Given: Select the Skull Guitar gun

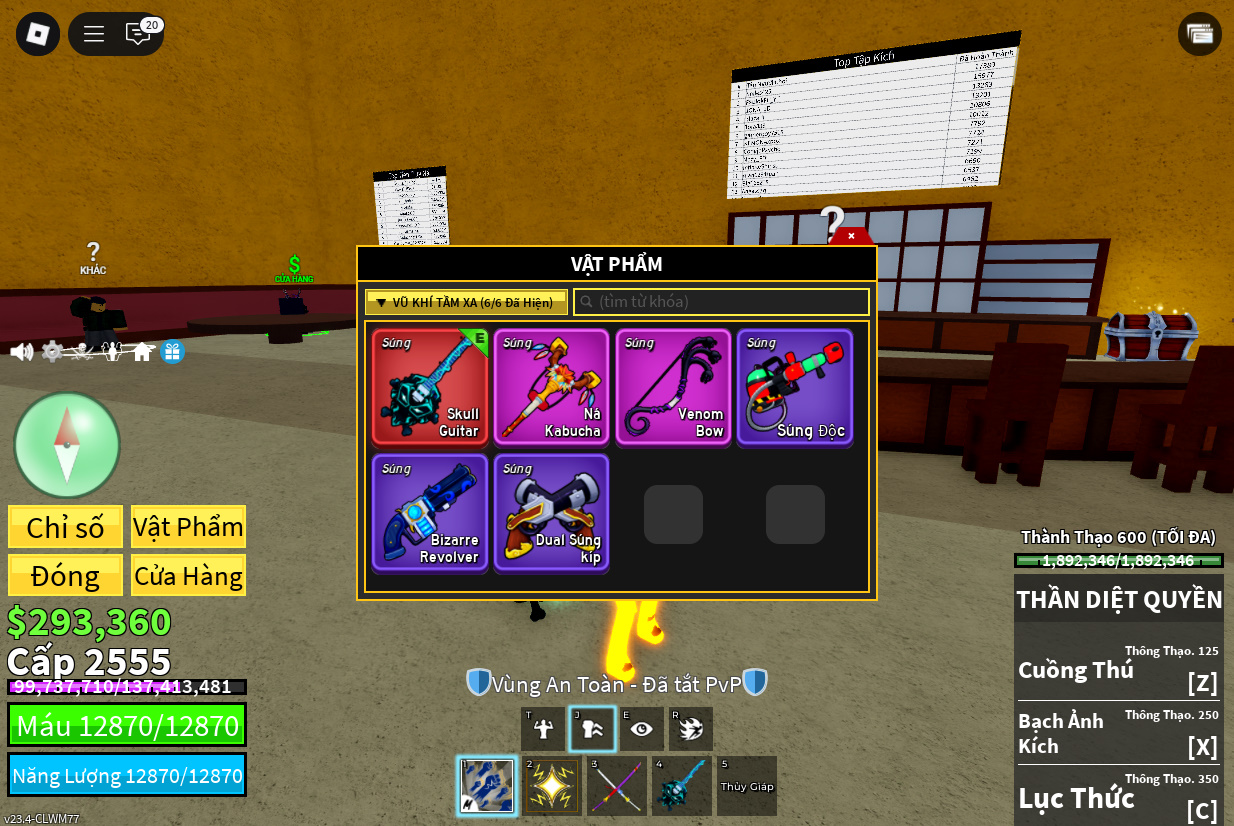Looking at the screenshot, I should (x=430, y=386).
